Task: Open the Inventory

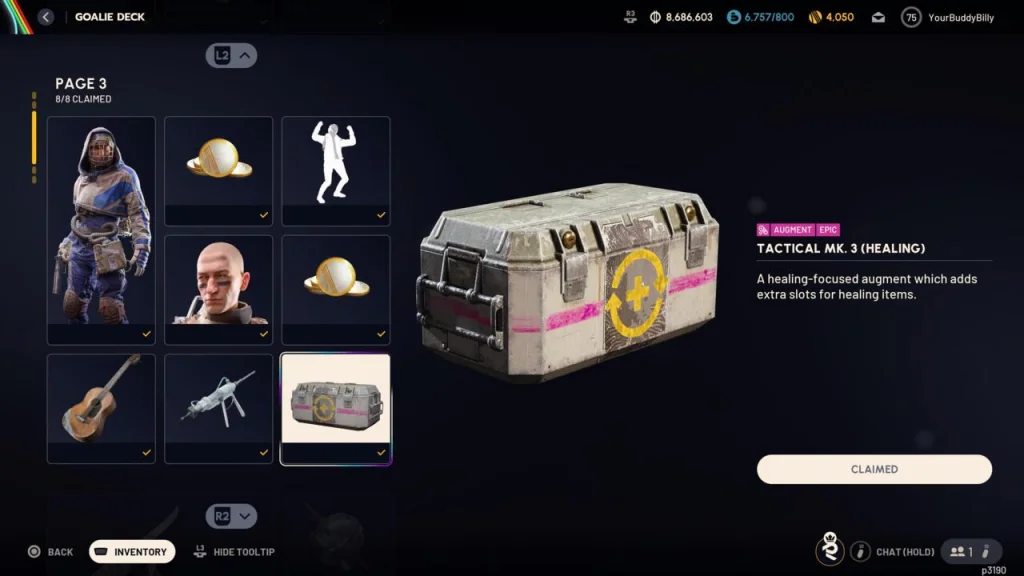Action: click(132, 552)
